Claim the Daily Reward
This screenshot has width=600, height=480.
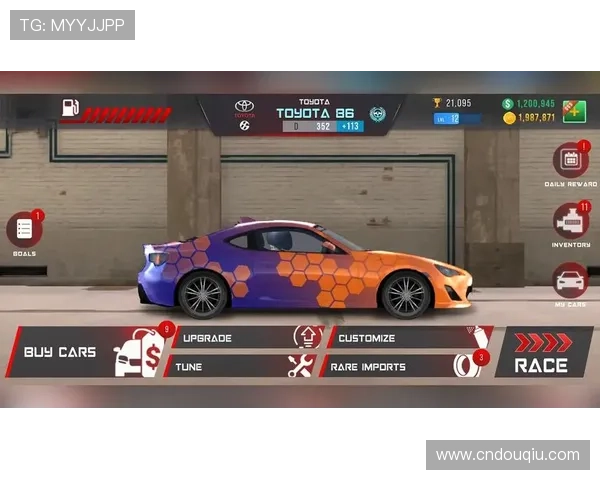(570, 161)
